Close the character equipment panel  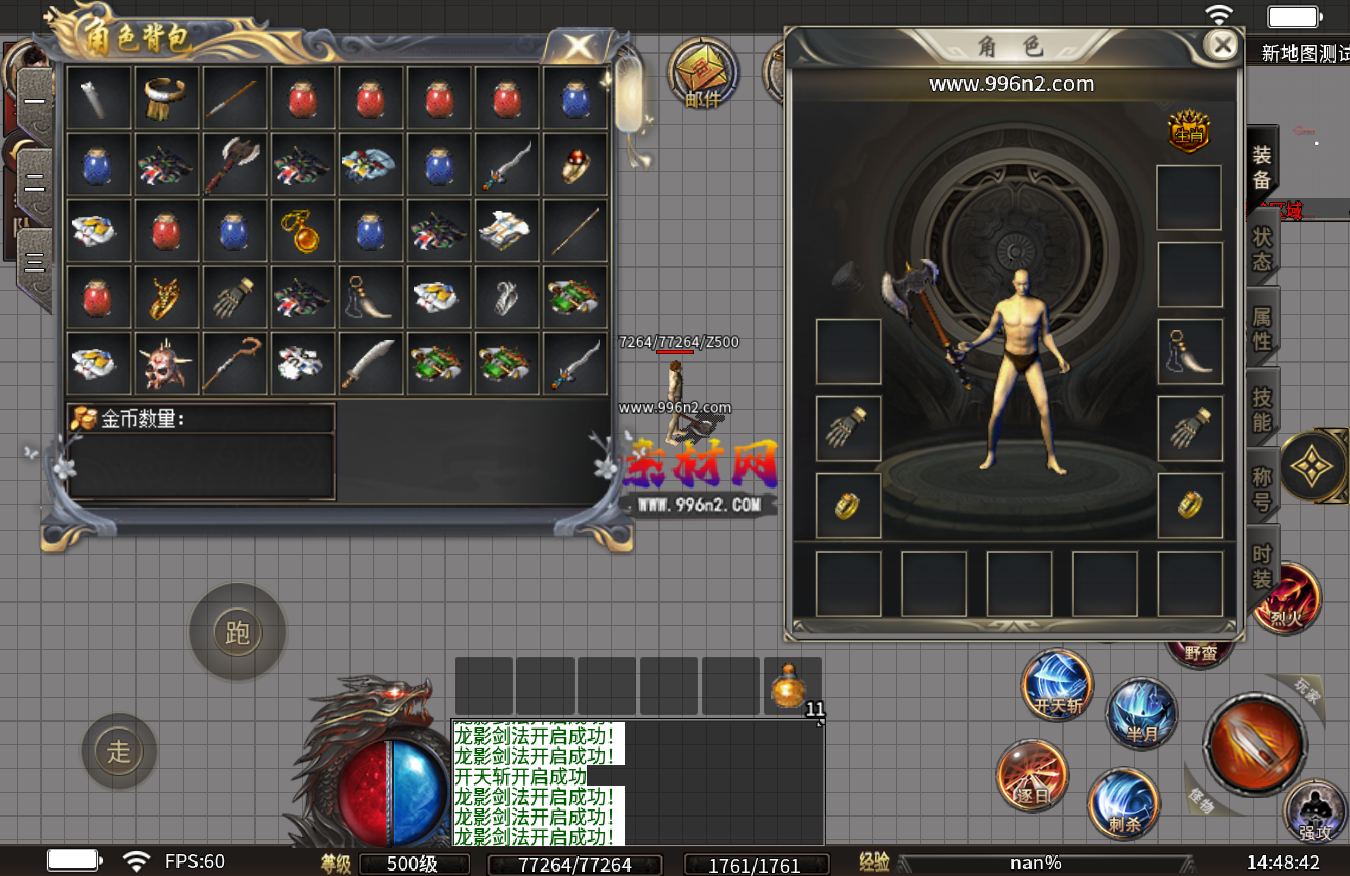1221,45
